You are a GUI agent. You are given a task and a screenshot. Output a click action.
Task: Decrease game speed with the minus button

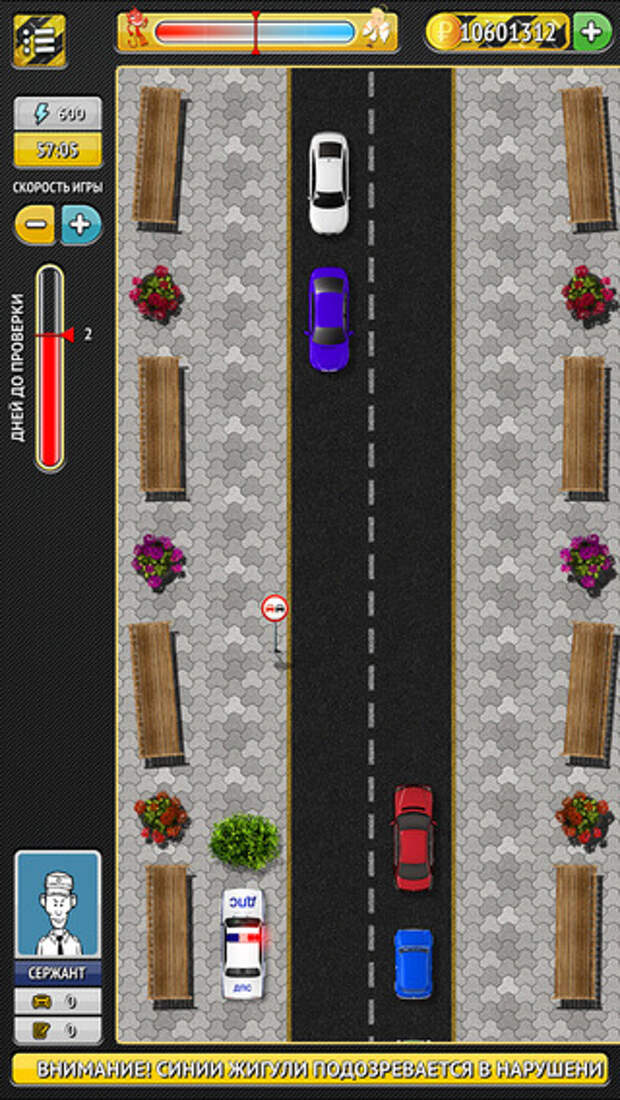pyautogui.click(x=33, y=225)
